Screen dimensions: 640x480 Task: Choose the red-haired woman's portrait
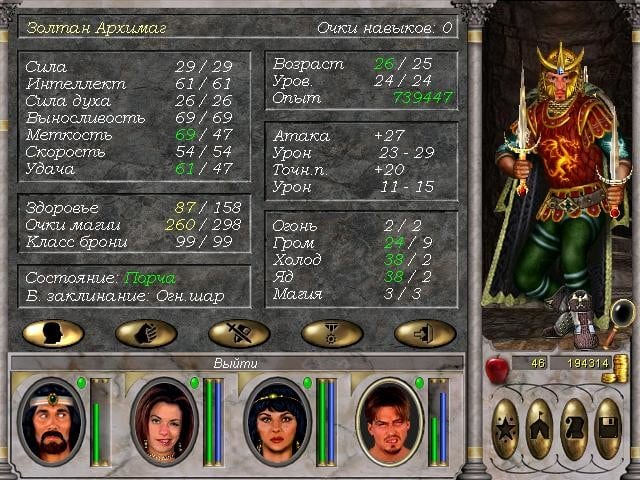pos(164,421)
